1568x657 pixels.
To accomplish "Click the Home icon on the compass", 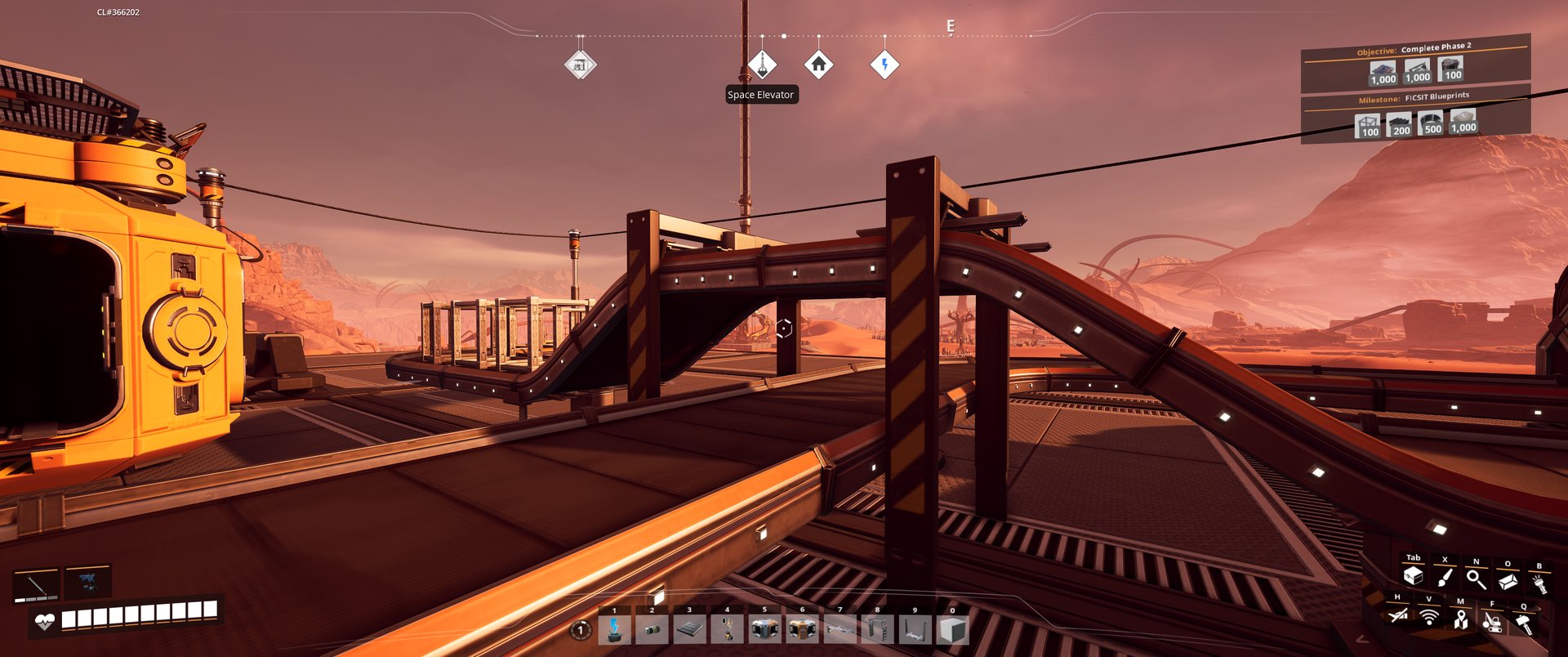I will click(x=821, y=62).
